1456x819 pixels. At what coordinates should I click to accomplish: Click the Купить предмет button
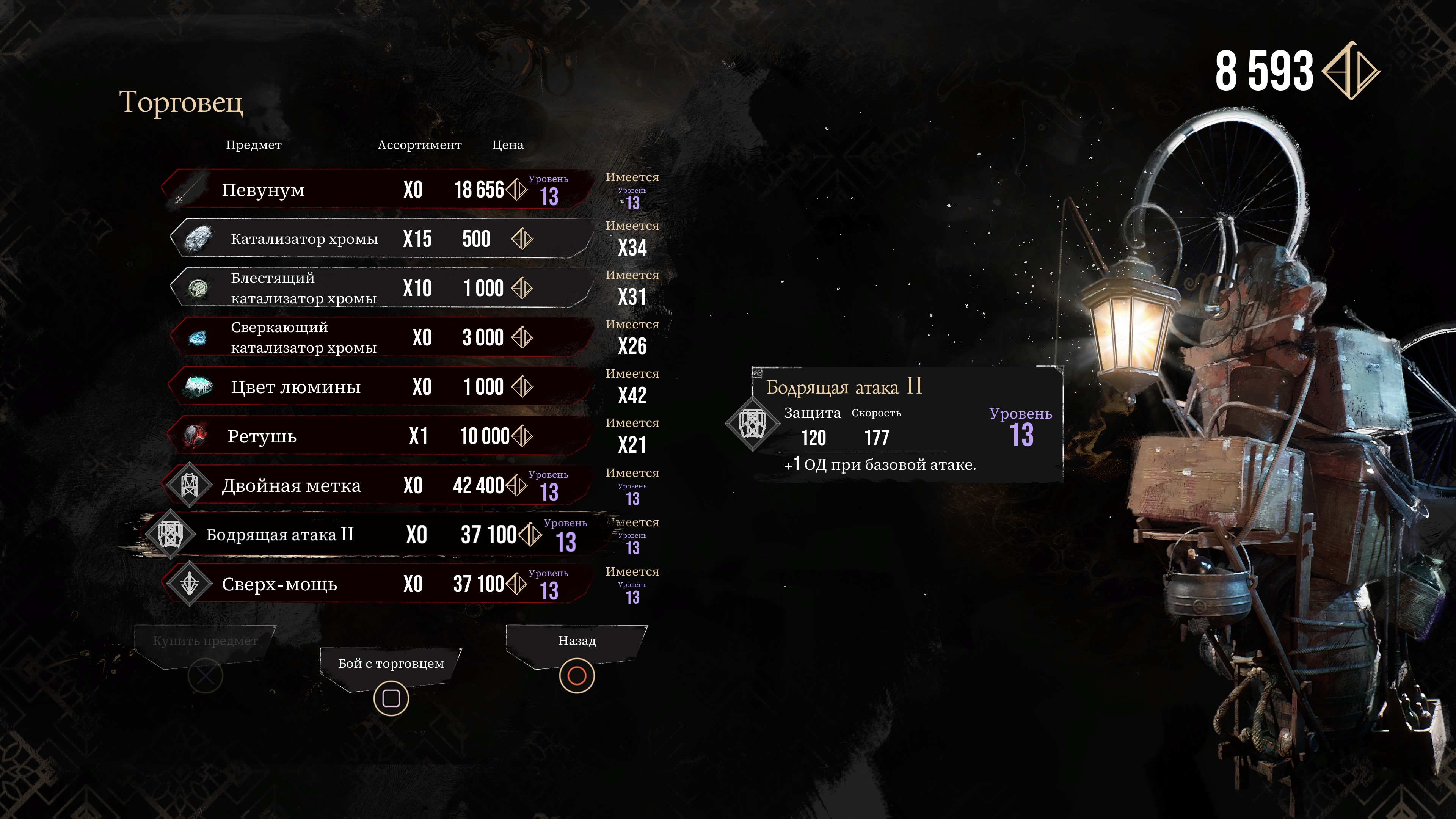[x=205, y=642]
